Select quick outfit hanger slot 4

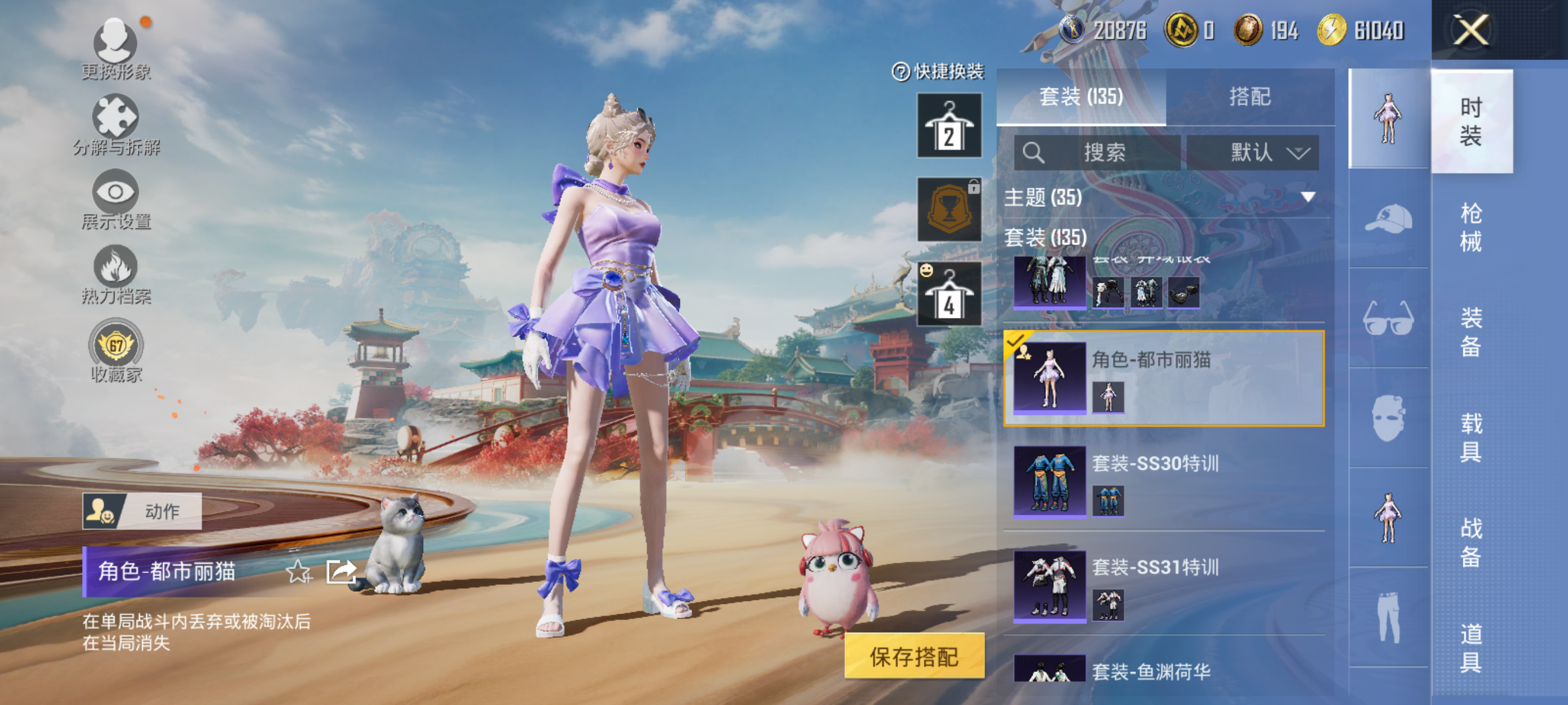pos(949,294)
